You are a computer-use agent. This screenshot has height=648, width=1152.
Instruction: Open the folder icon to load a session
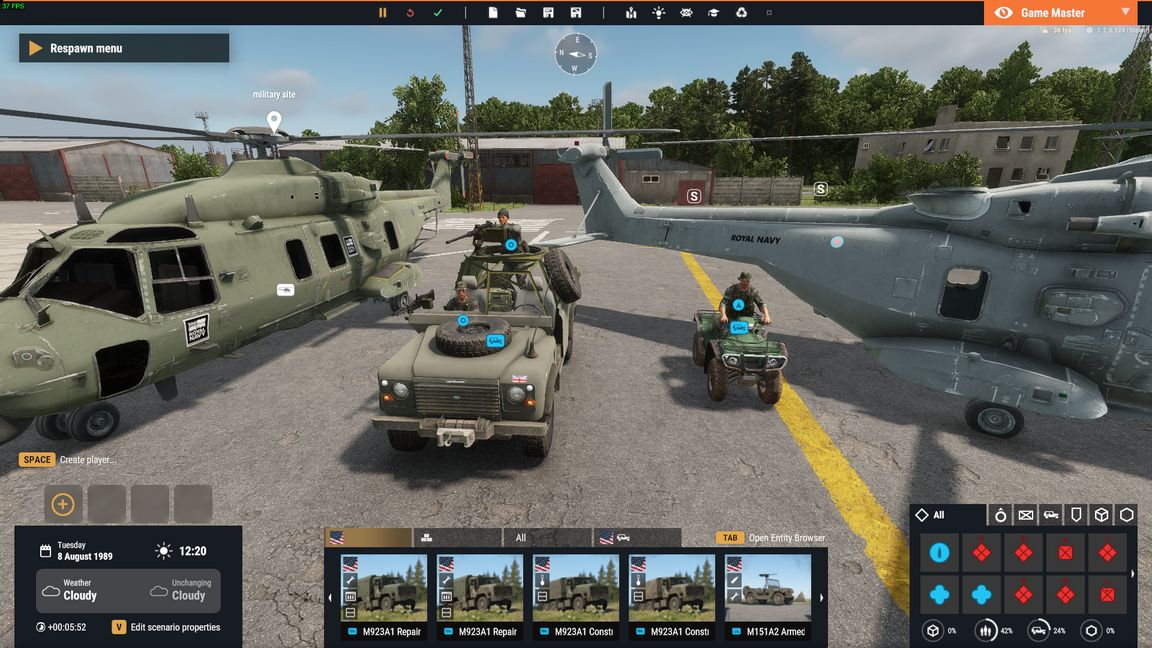click(x=520, y=13)
